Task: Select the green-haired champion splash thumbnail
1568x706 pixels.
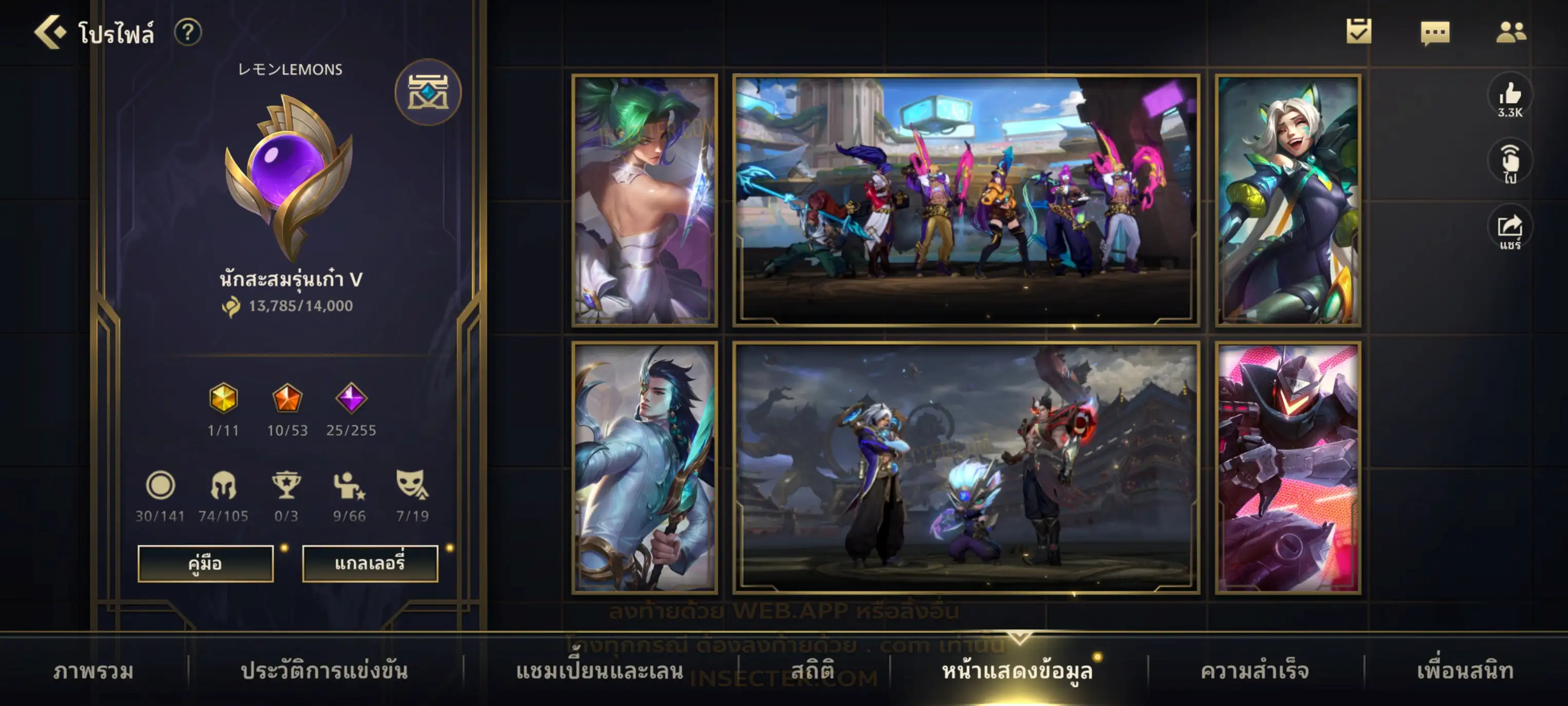Action: pyautogui.click(x=644, y=200)
